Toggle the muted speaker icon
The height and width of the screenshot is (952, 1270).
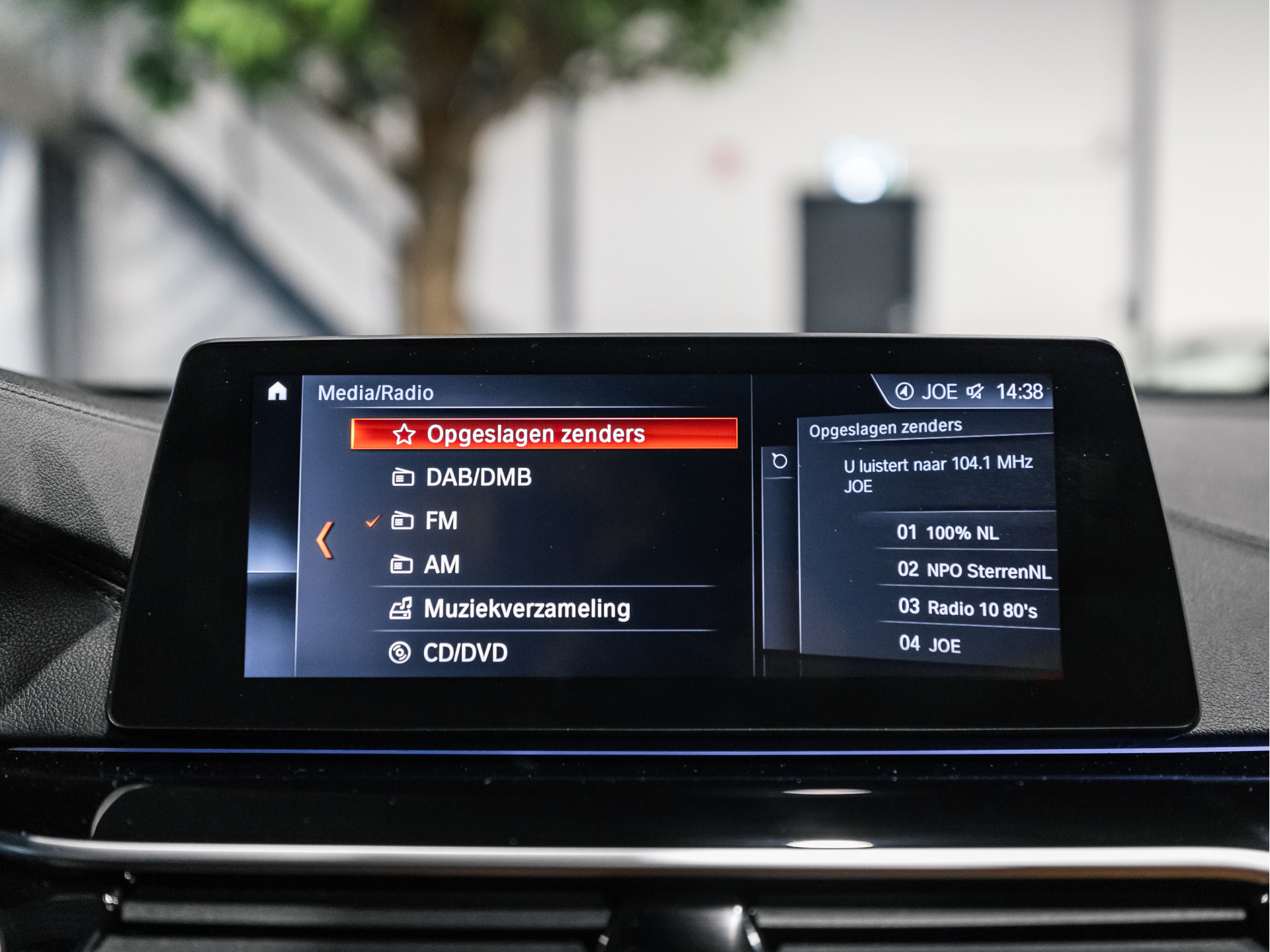975,392
